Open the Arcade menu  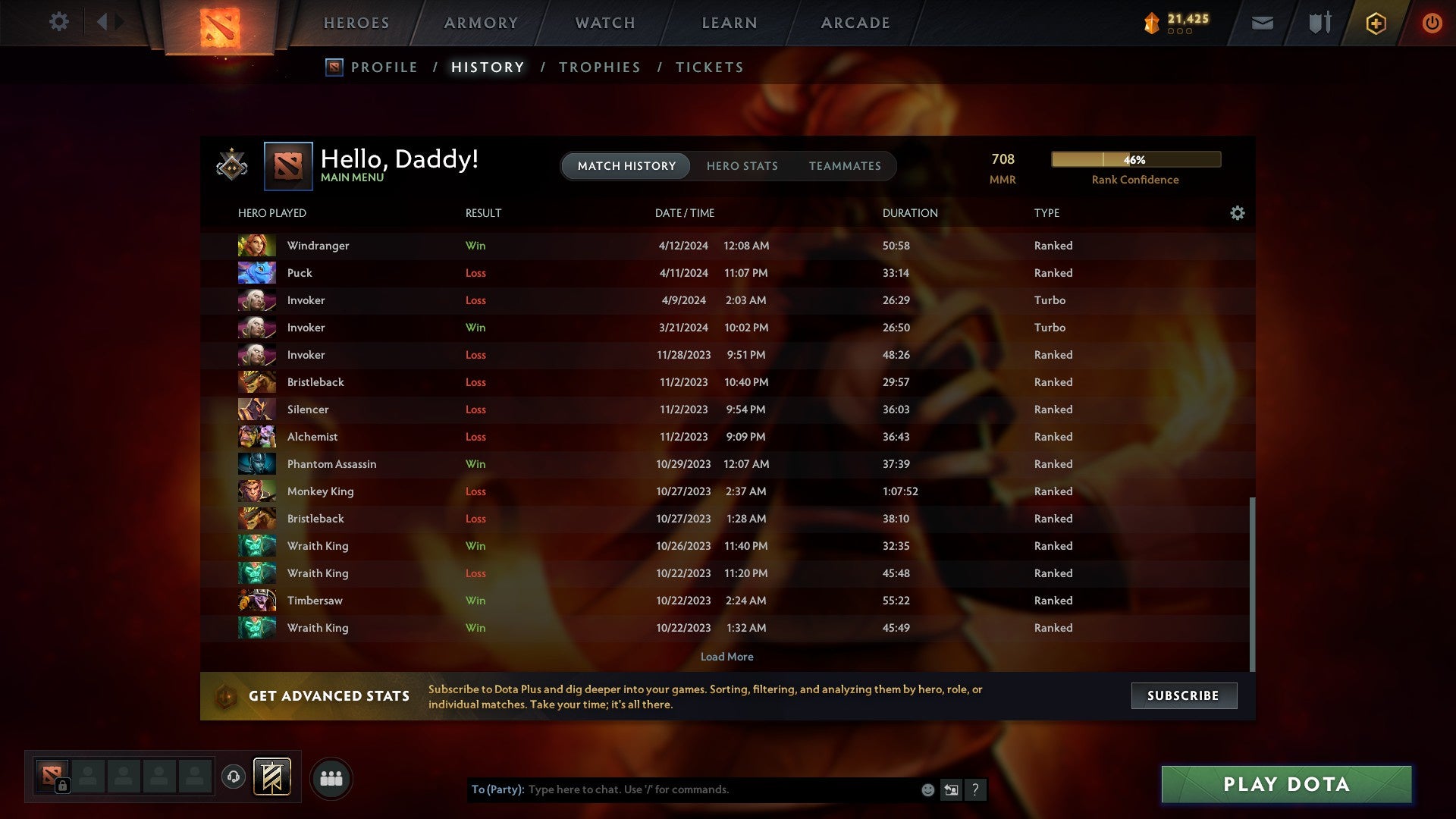(855, 23)
